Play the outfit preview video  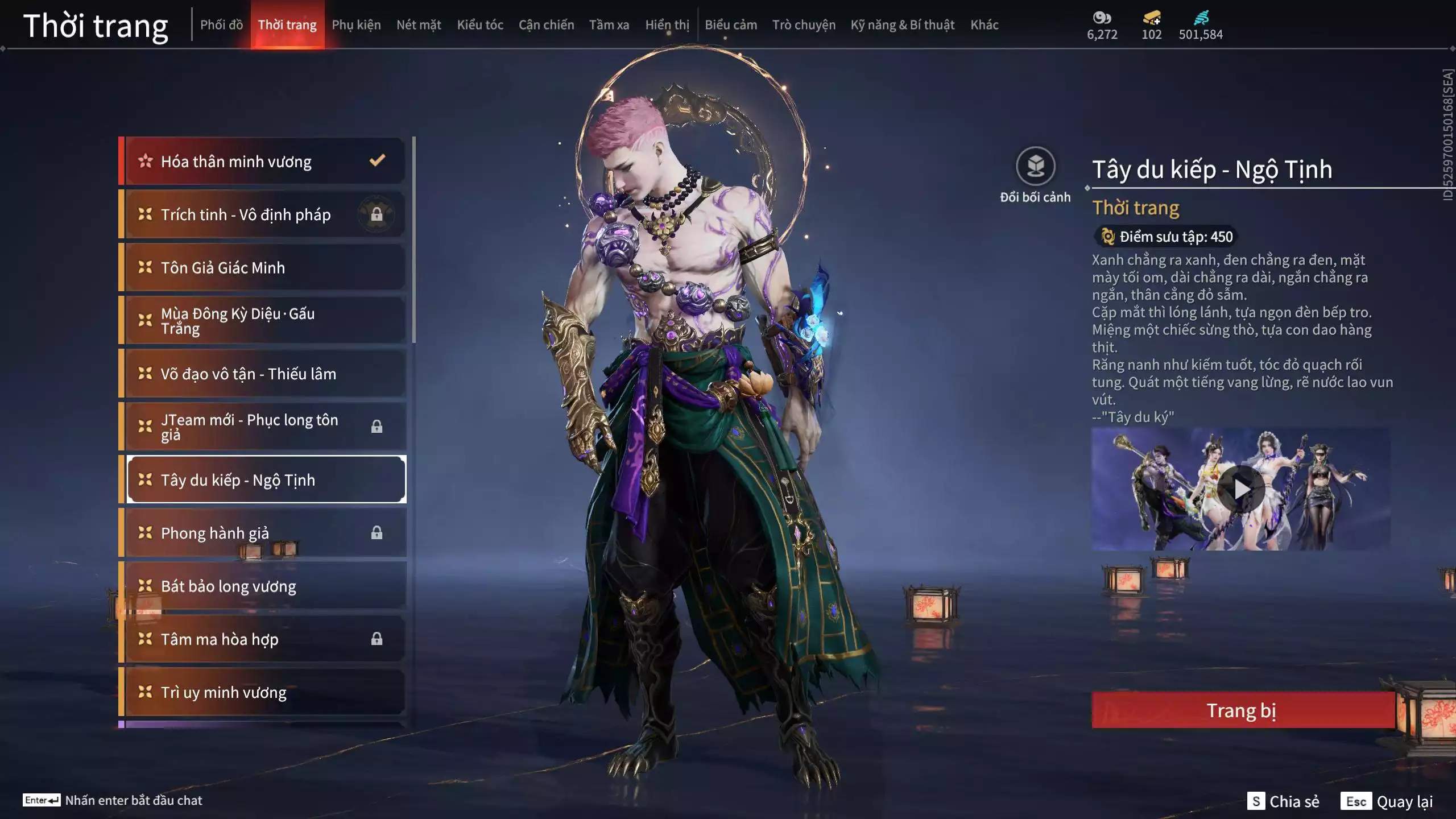click(x=1242, y=489)
